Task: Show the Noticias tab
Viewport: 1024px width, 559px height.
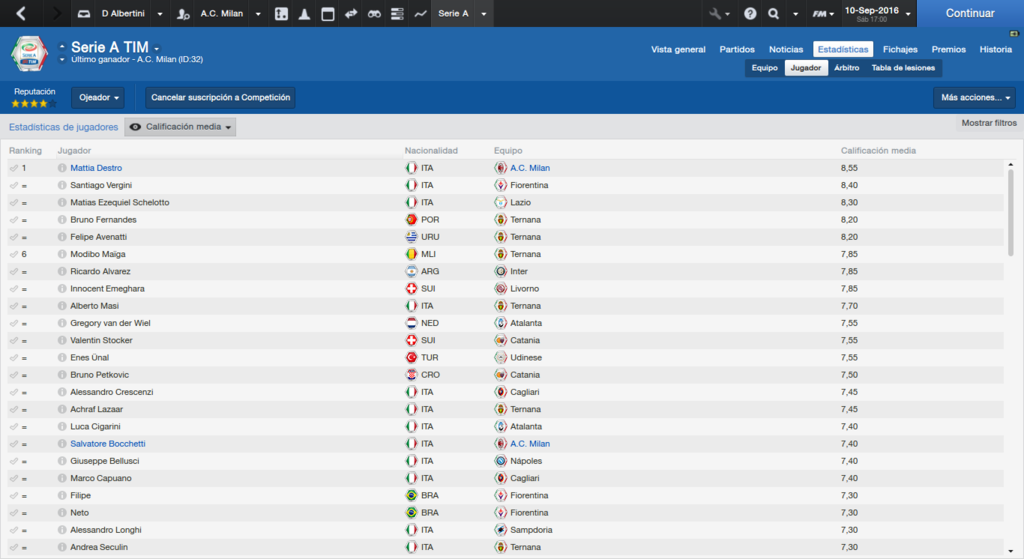Action: (x=786, y=49)
